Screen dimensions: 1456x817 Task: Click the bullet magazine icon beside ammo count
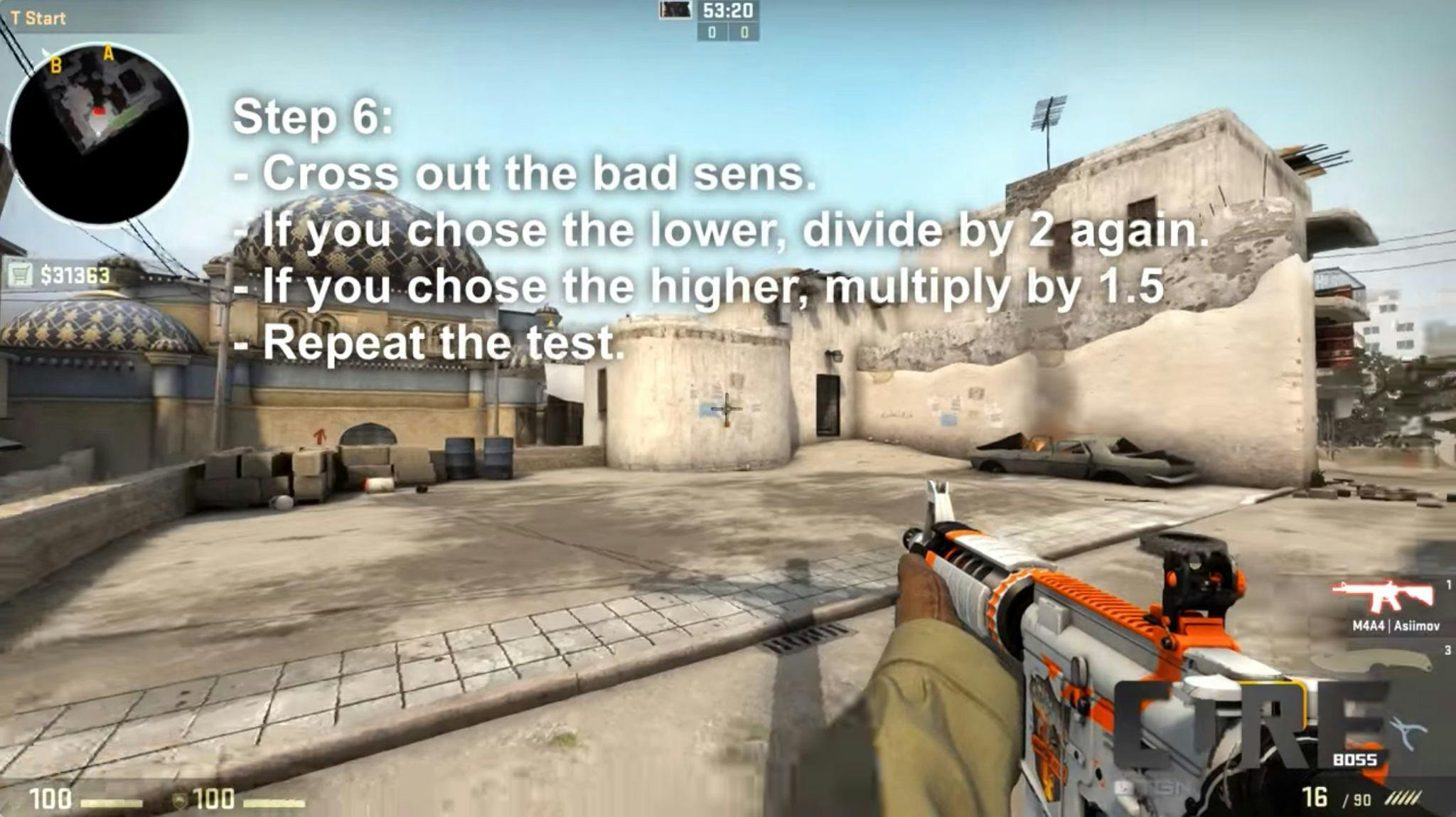click(x=1405, y=798)
